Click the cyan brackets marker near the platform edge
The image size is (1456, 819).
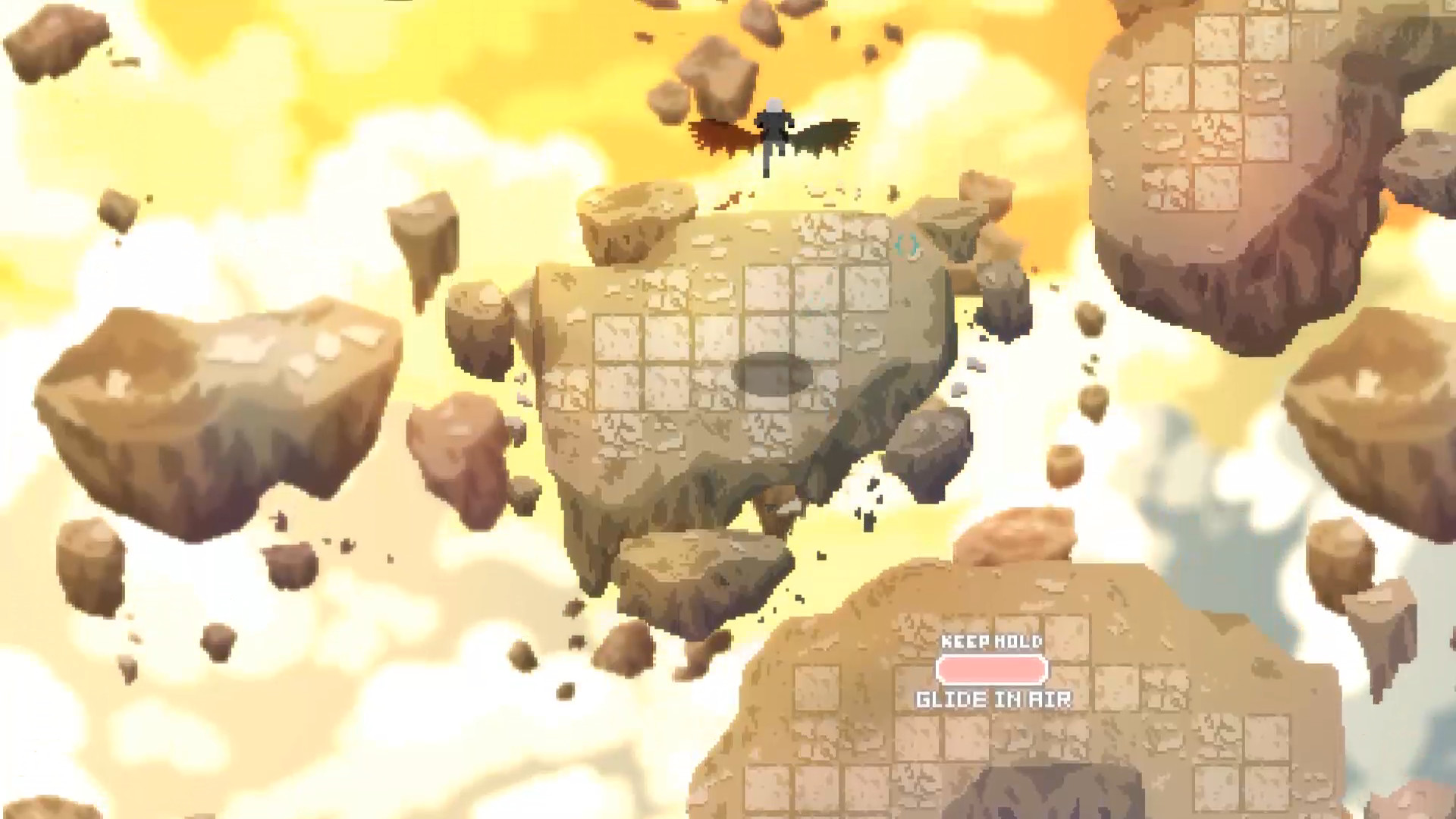click(908, 245)
